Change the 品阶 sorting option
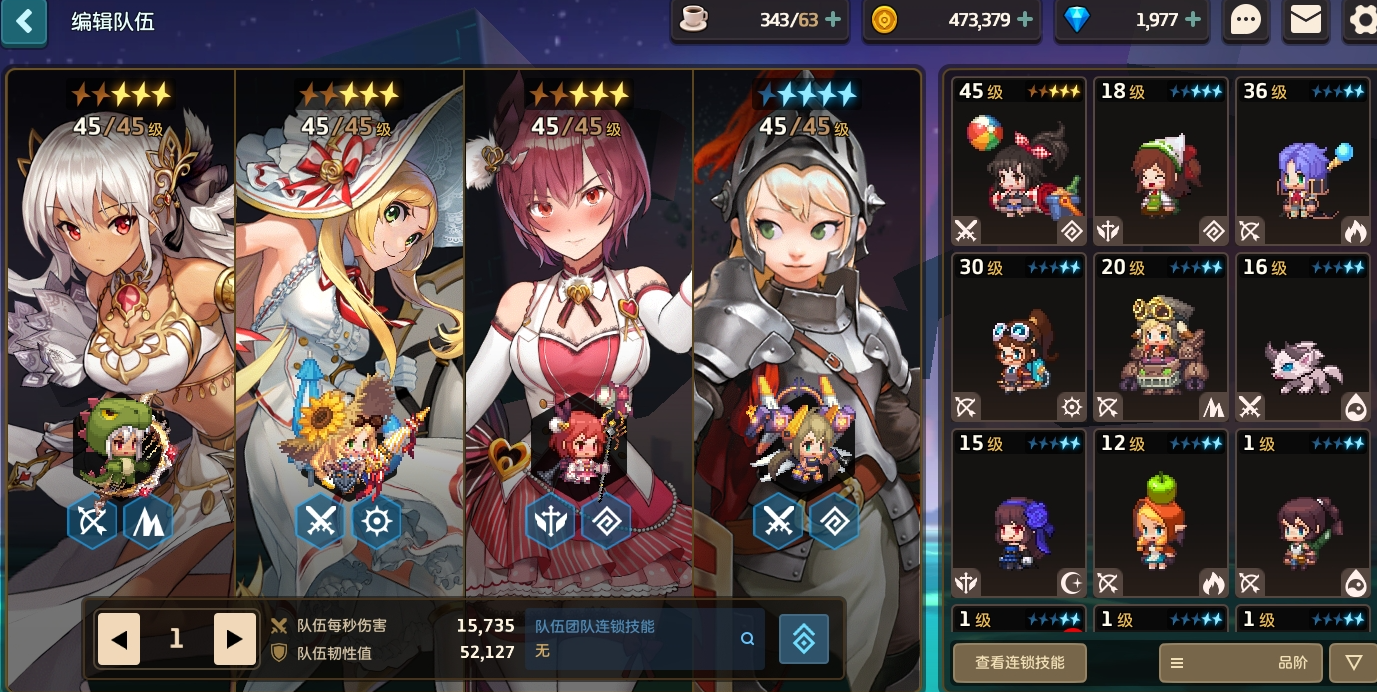This screenshot has height=692, width=1377. [x=1240, y=663]
